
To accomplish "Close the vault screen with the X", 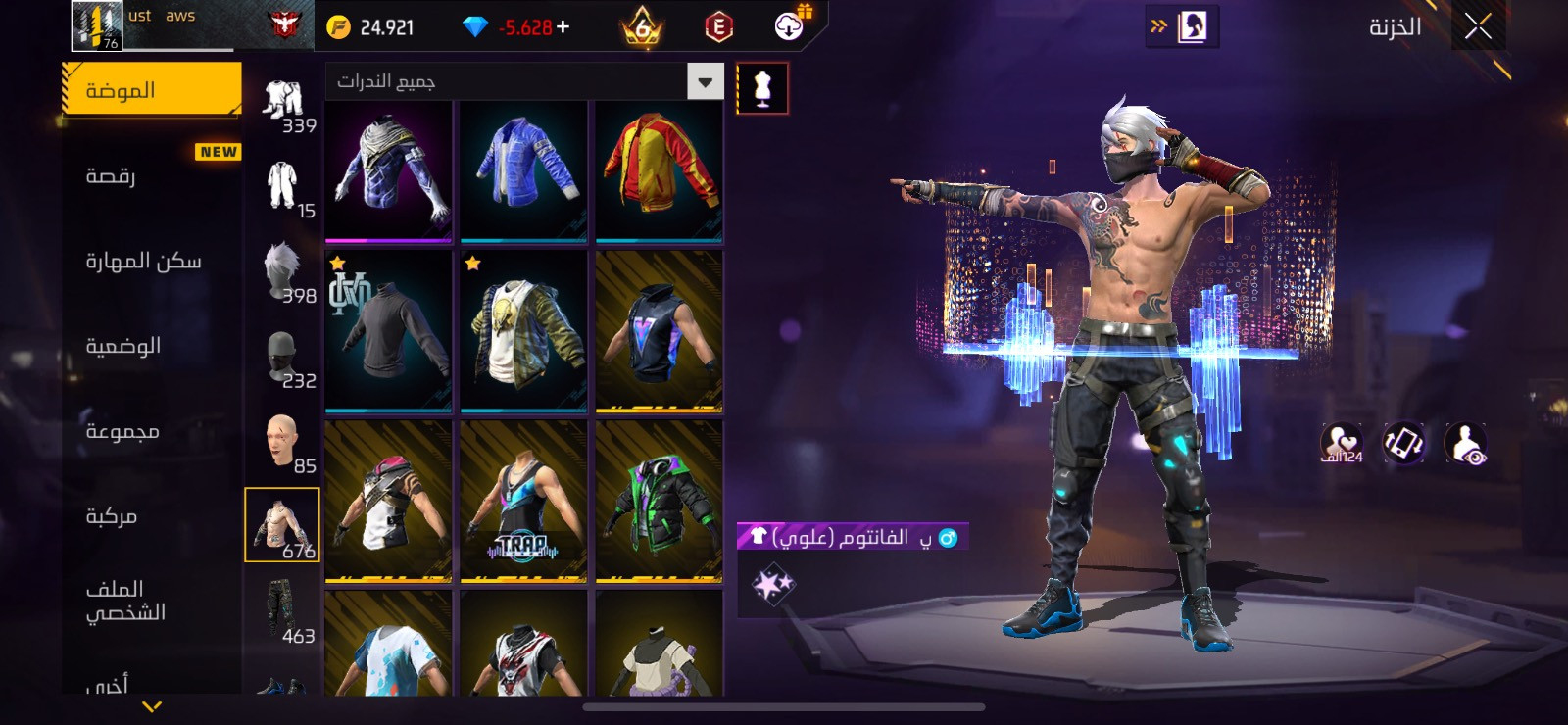I will (x=1478, y=26).
